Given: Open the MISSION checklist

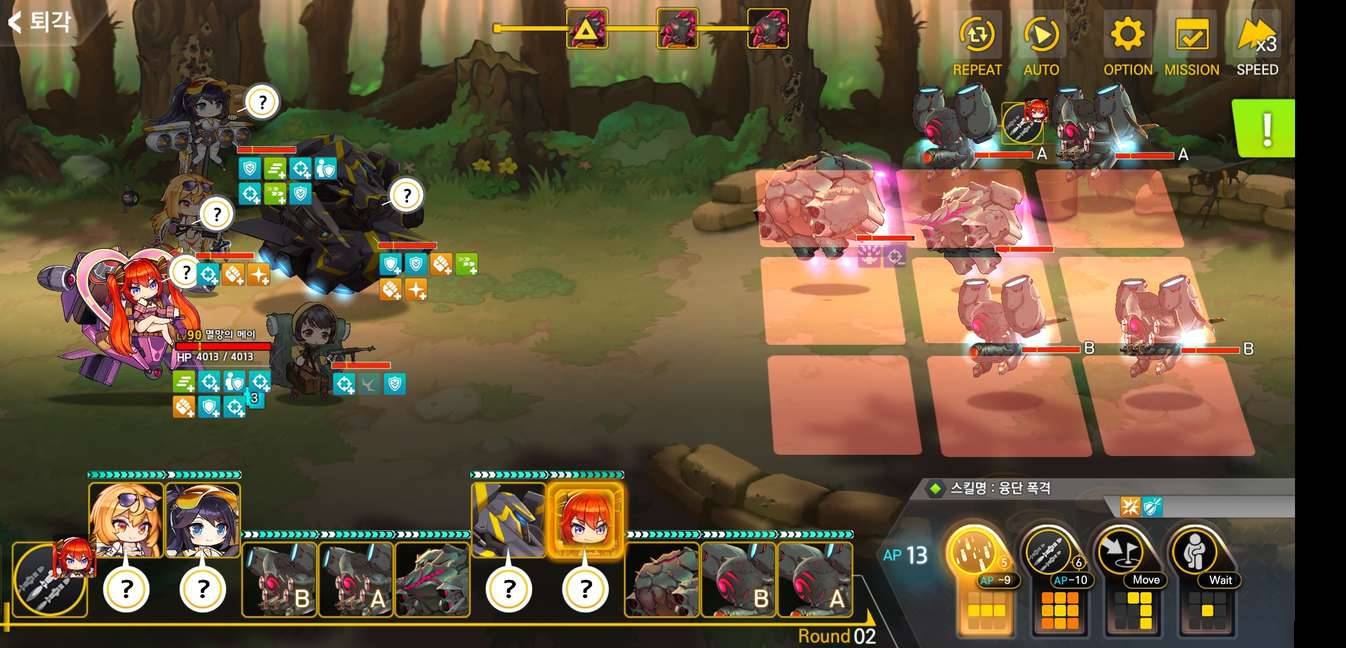Looking at the screenshot, I should (1191, 45).
